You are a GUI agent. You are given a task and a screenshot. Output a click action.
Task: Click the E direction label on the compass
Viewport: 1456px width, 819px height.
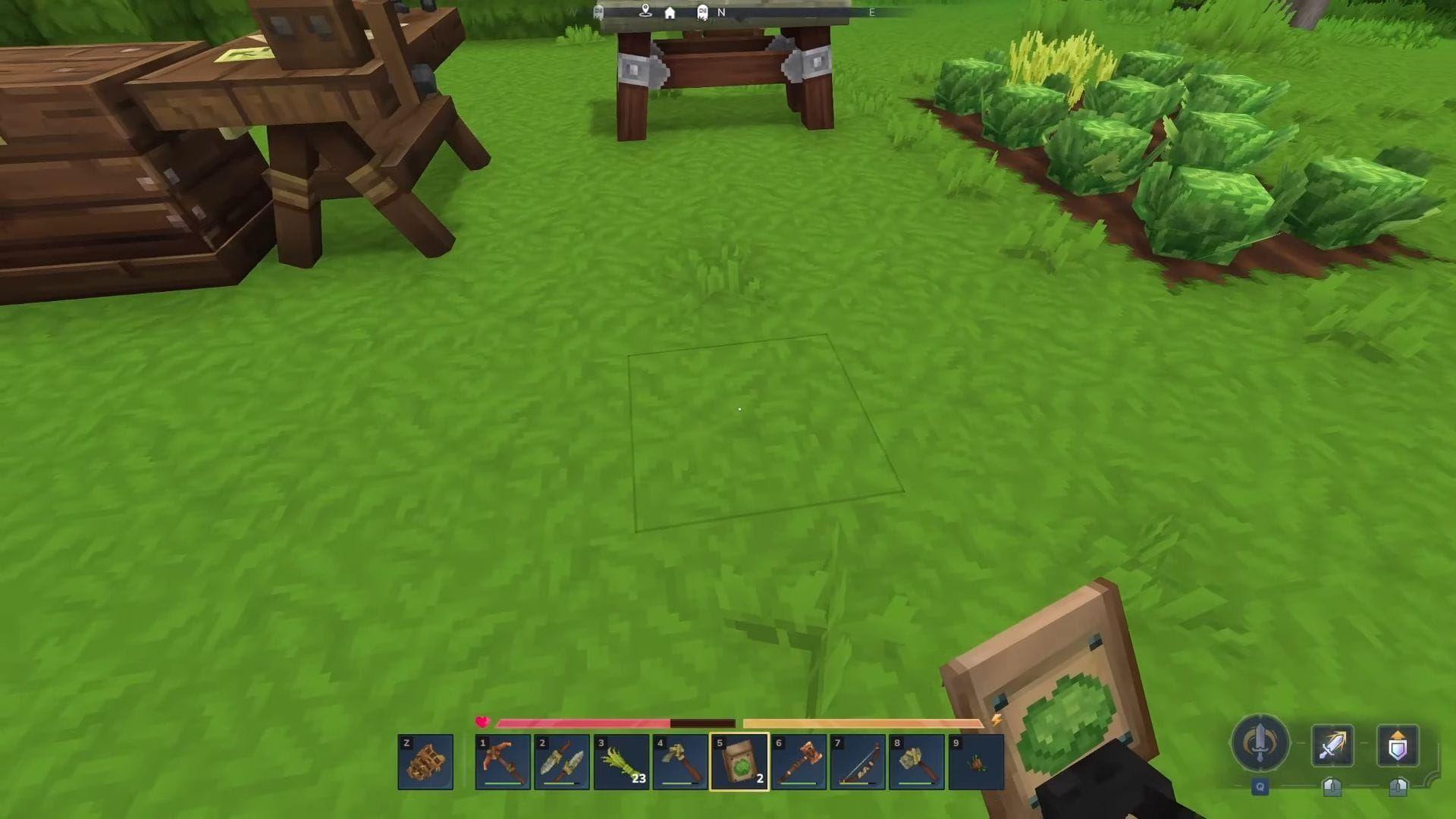pos(871,12)
